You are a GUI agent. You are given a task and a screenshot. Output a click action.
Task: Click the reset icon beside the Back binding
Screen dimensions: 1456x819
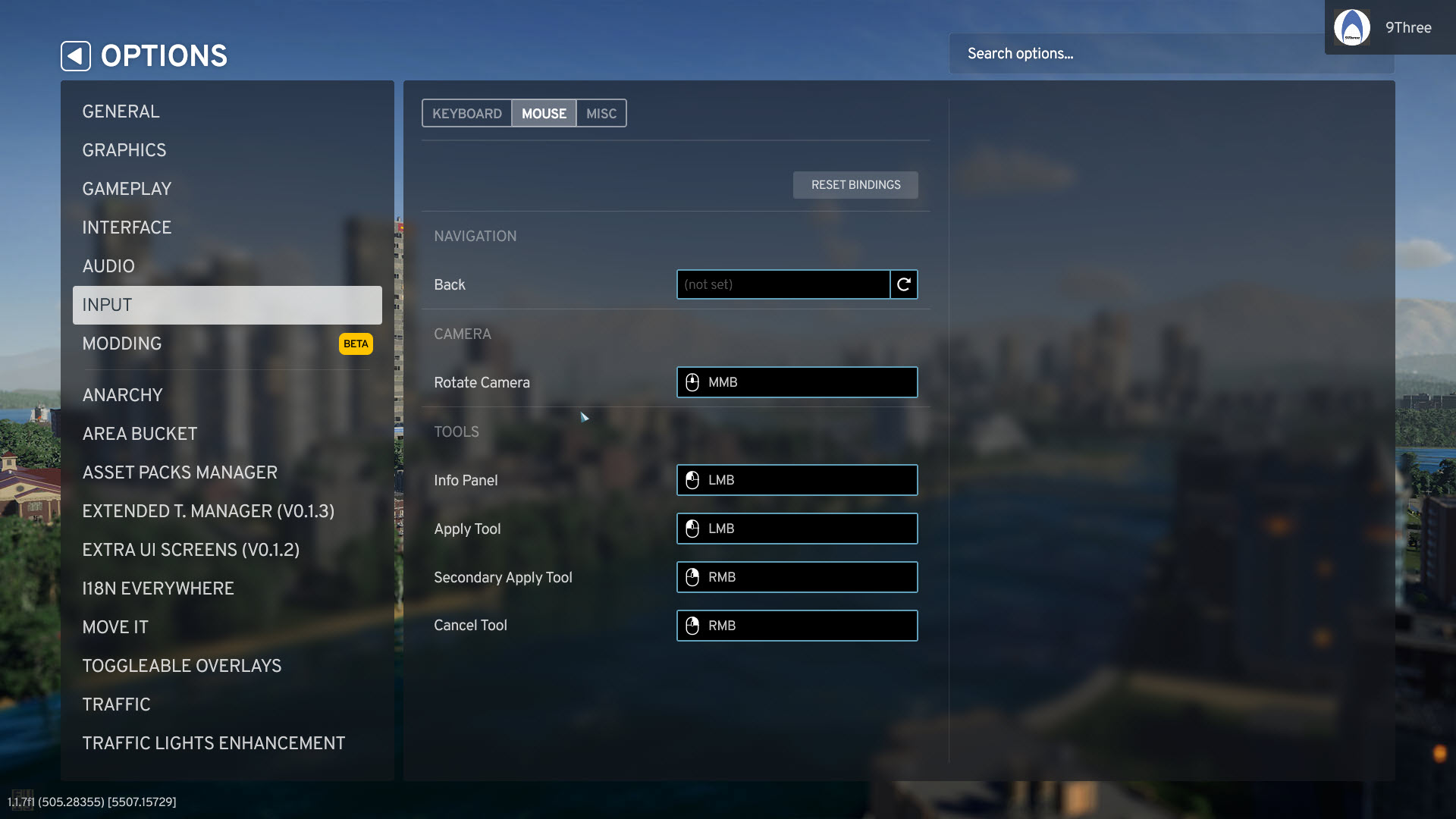click(902, 284)
